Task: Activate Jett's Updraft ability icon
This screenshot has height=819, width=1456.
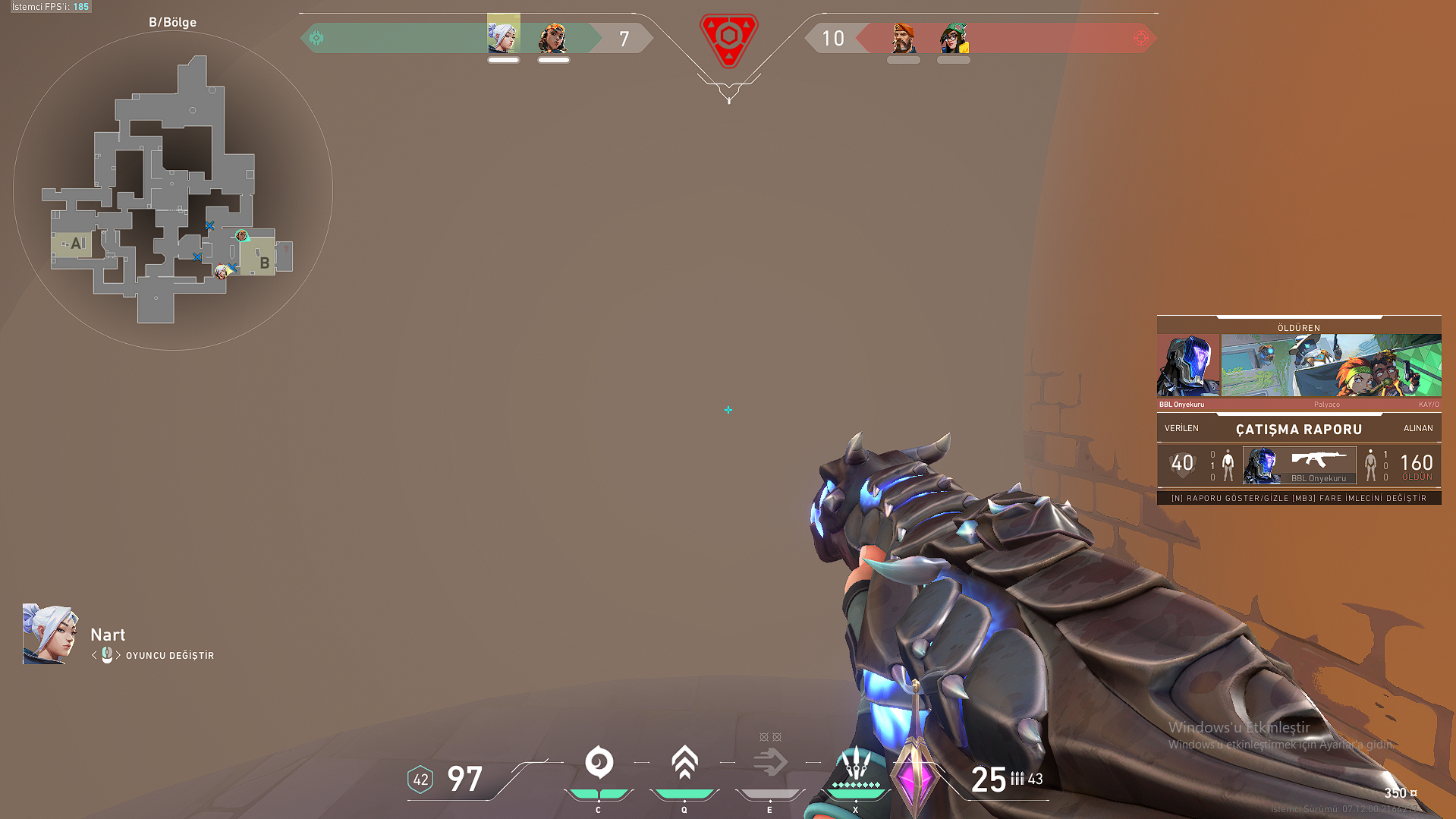Action: pos(684,762)
